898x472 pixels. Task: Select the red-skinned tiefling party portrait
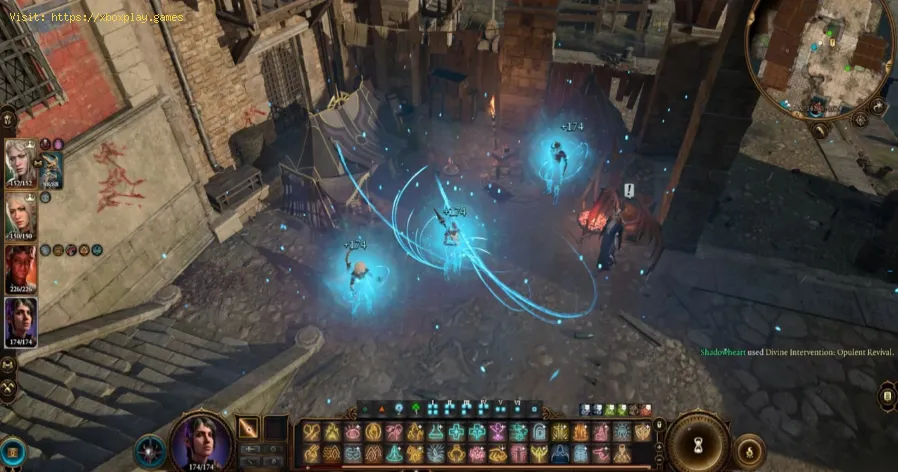[19, 266]
